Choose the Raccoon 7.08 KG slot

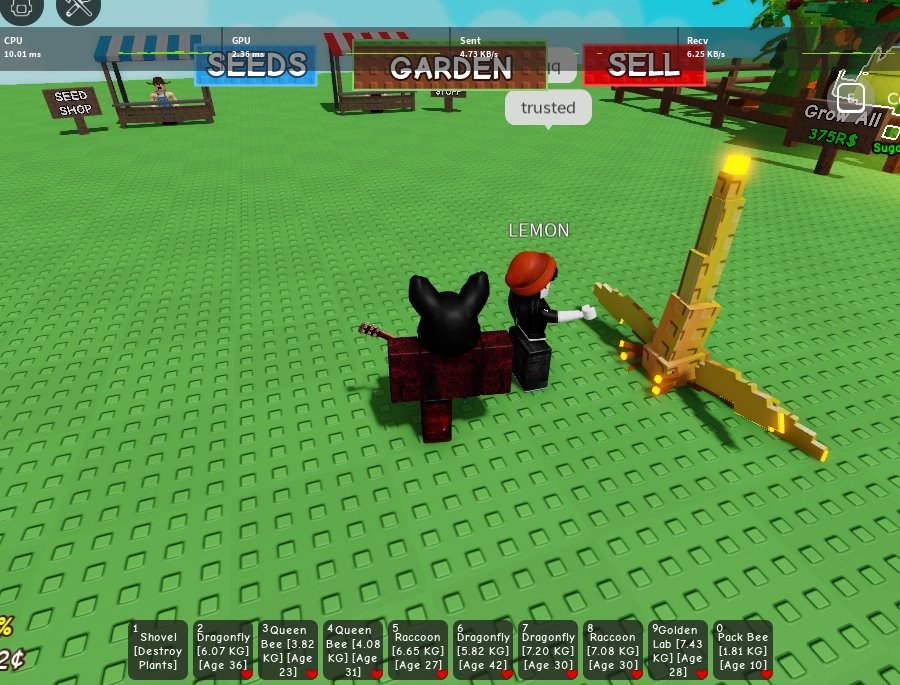[613, 650]
